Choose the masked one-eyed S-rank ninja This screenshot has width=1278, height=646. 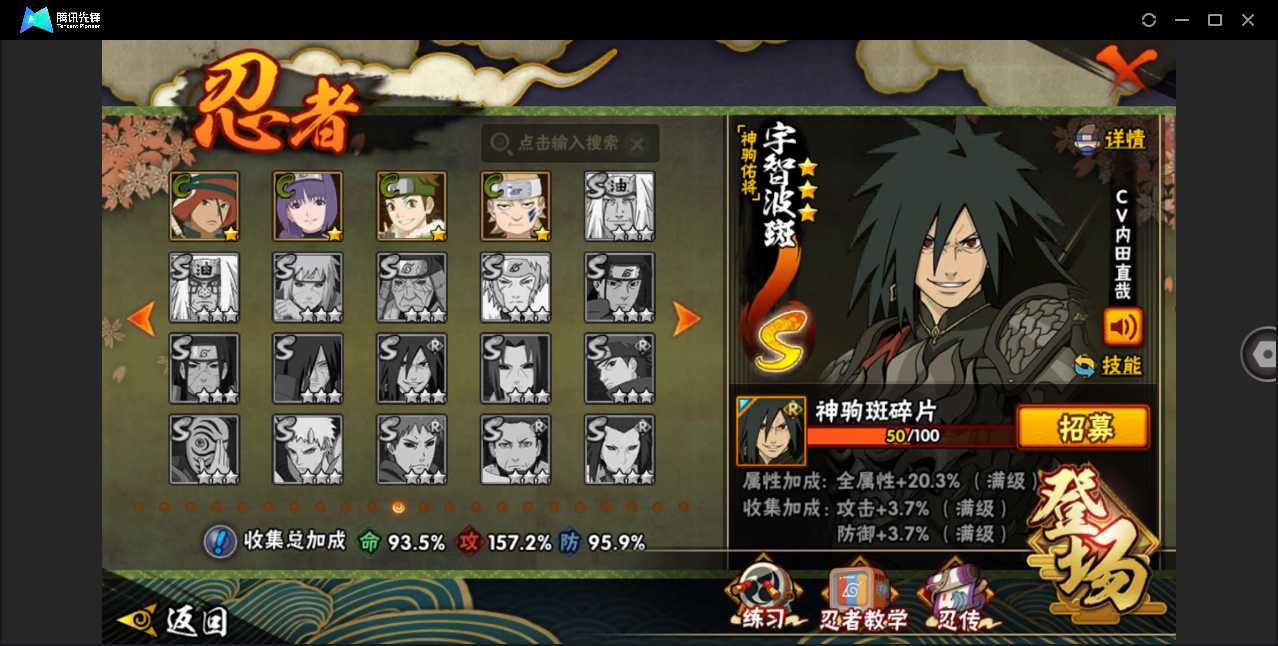204,450
